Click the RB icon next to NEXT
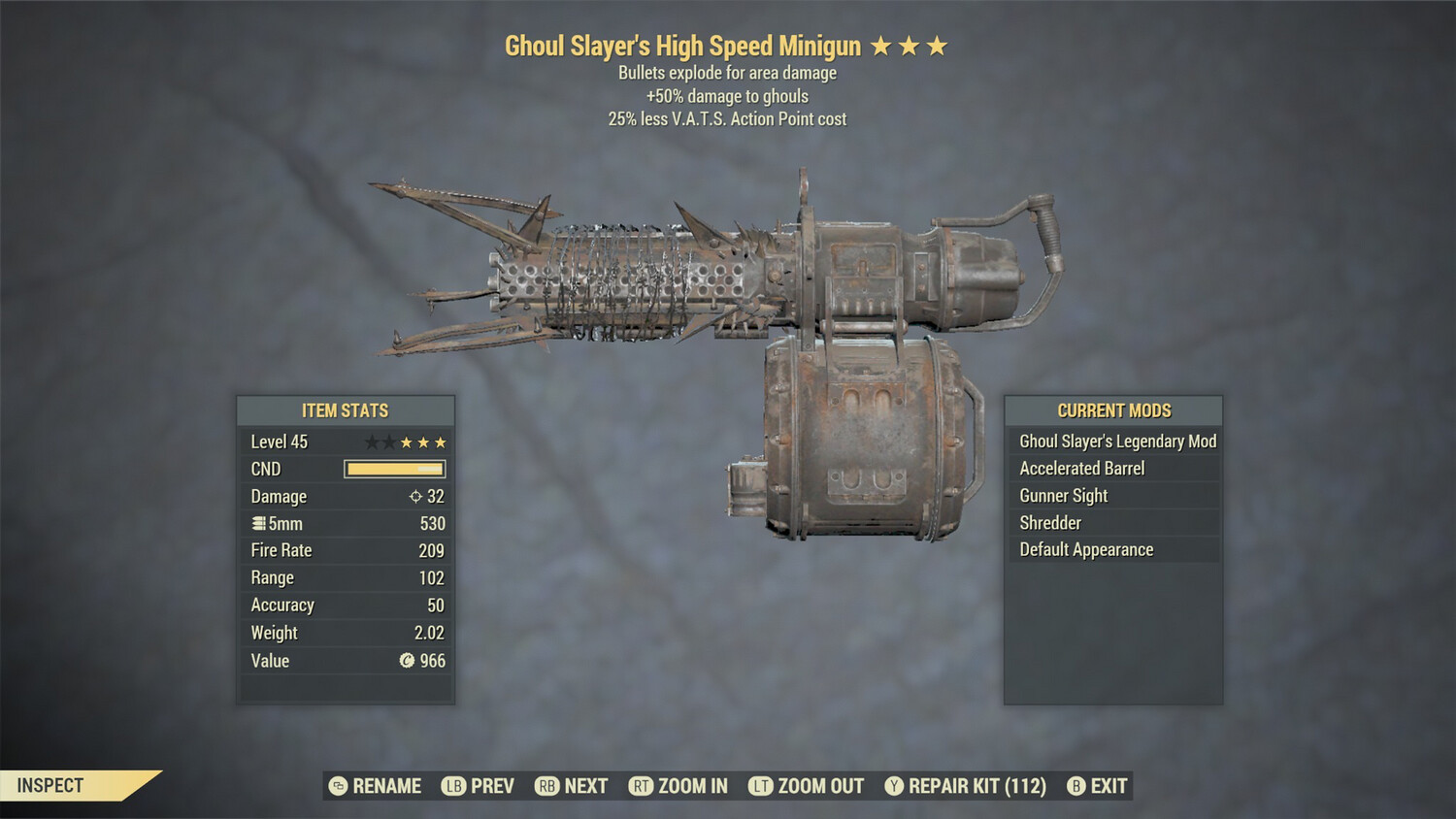 click(546, 786)
